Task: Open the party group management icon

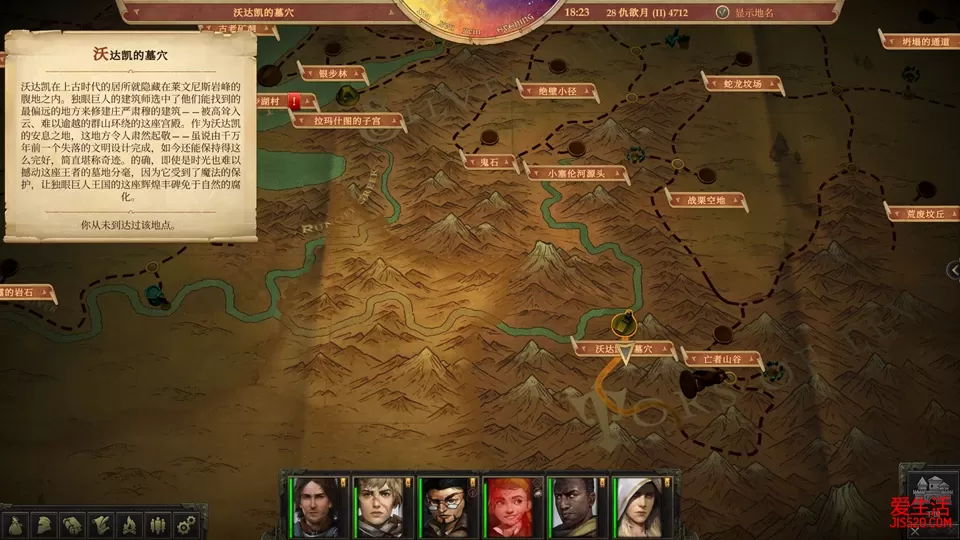Action: click(x=156, y=524)
